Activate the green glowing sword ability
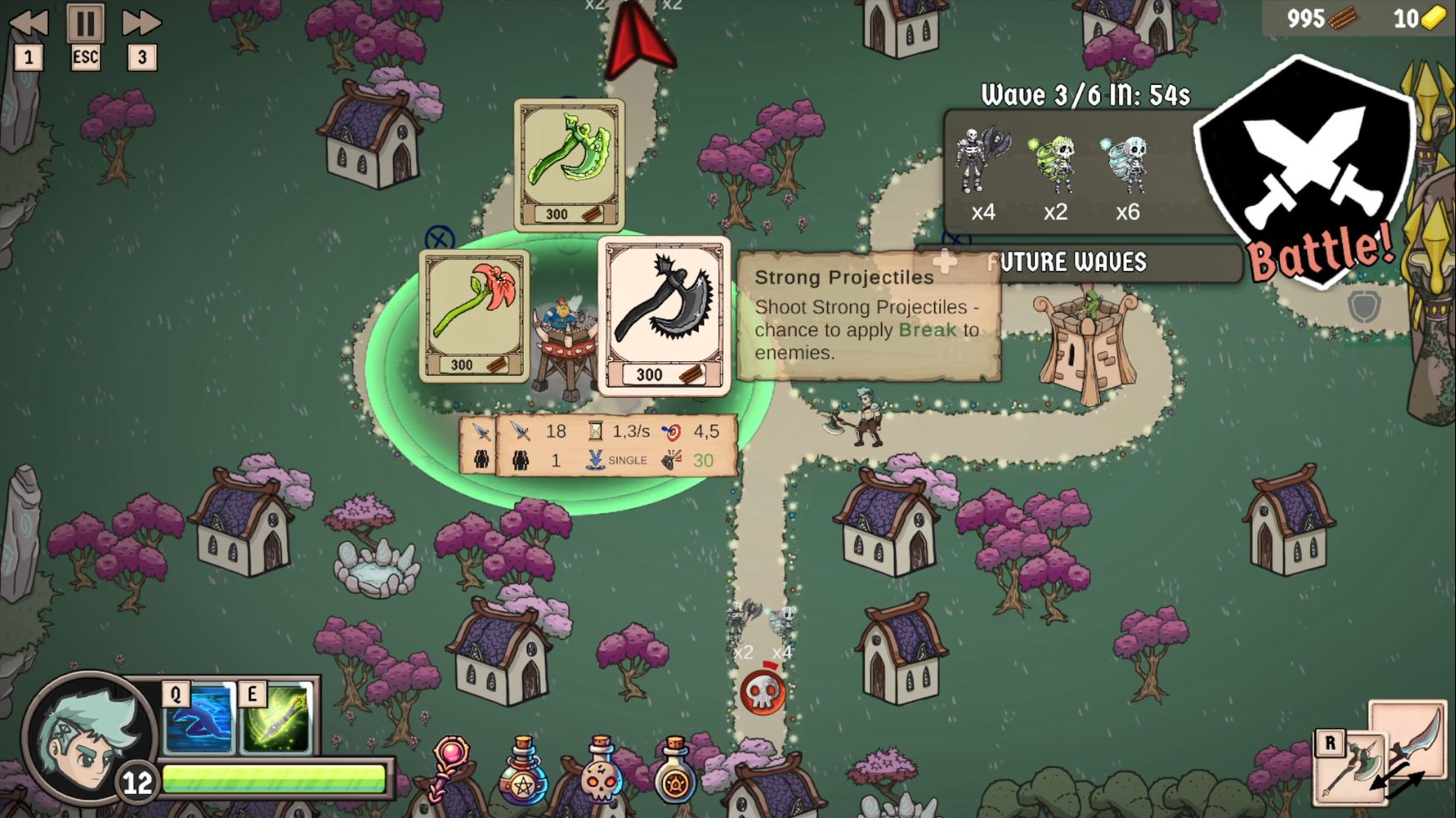Screen dimensions: 1456x818 tap(276, 719)
